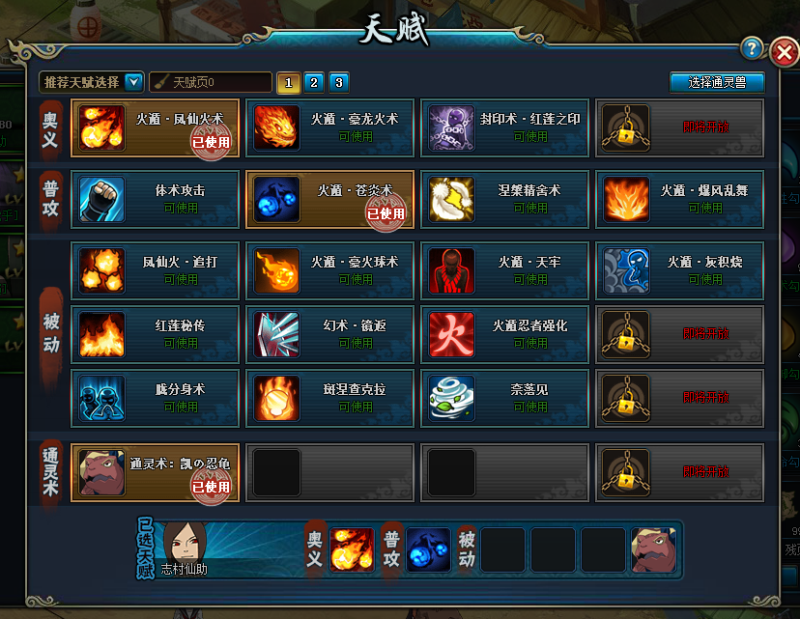Select the 通灵术 toad summon entry
800x619 pixels.
click(155, 472)
